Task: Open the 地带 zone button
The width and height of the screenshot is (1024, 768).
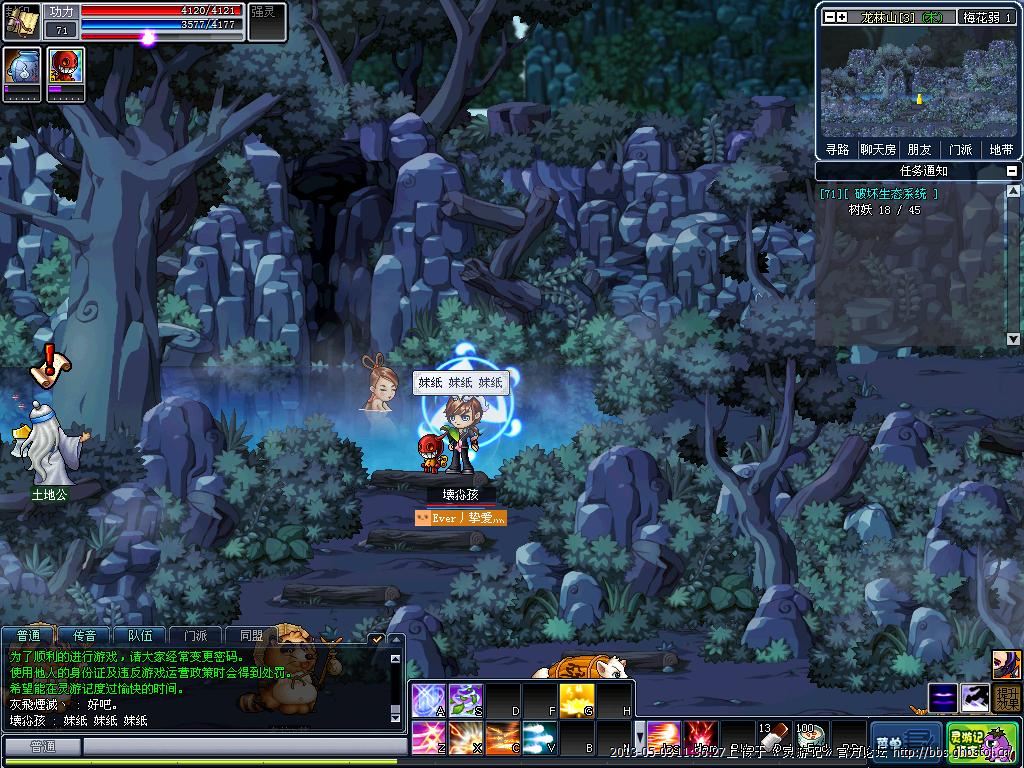Action: [1001, 149]
